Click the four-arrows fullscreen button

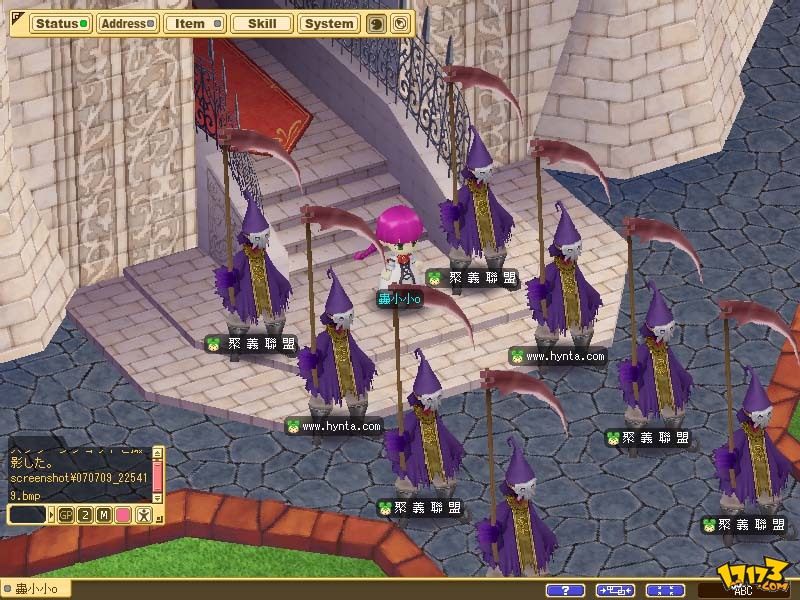click(x=665, y=590)
